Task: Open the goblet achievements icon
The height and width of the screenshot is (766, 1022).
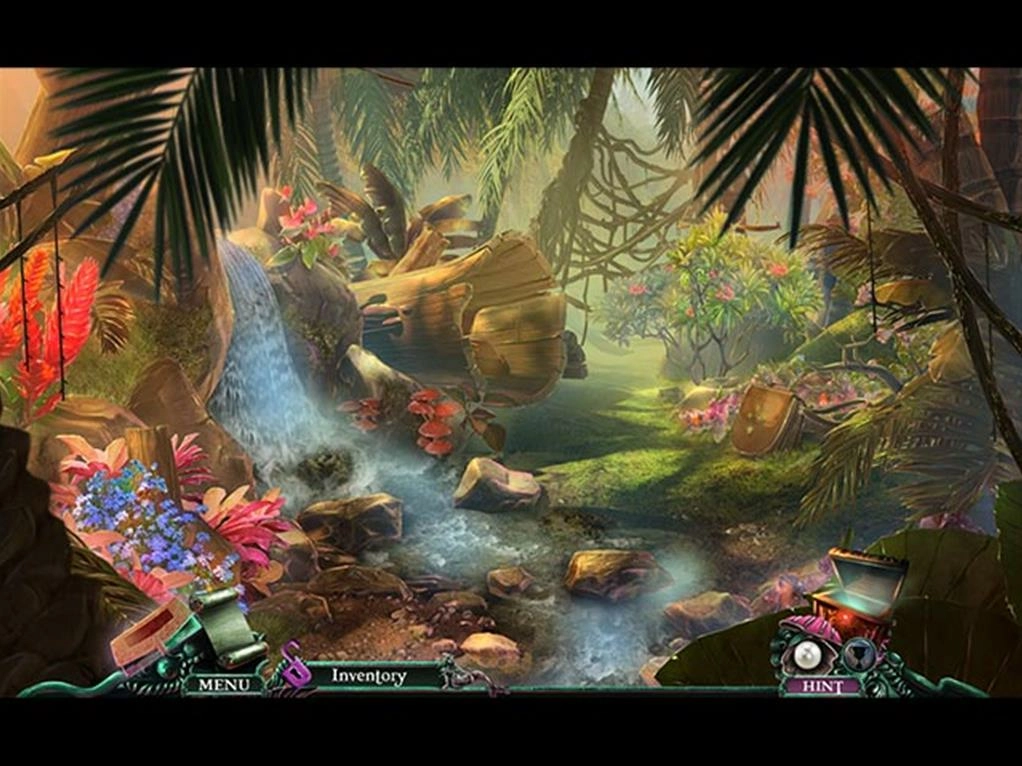Action: click(857, 654)
